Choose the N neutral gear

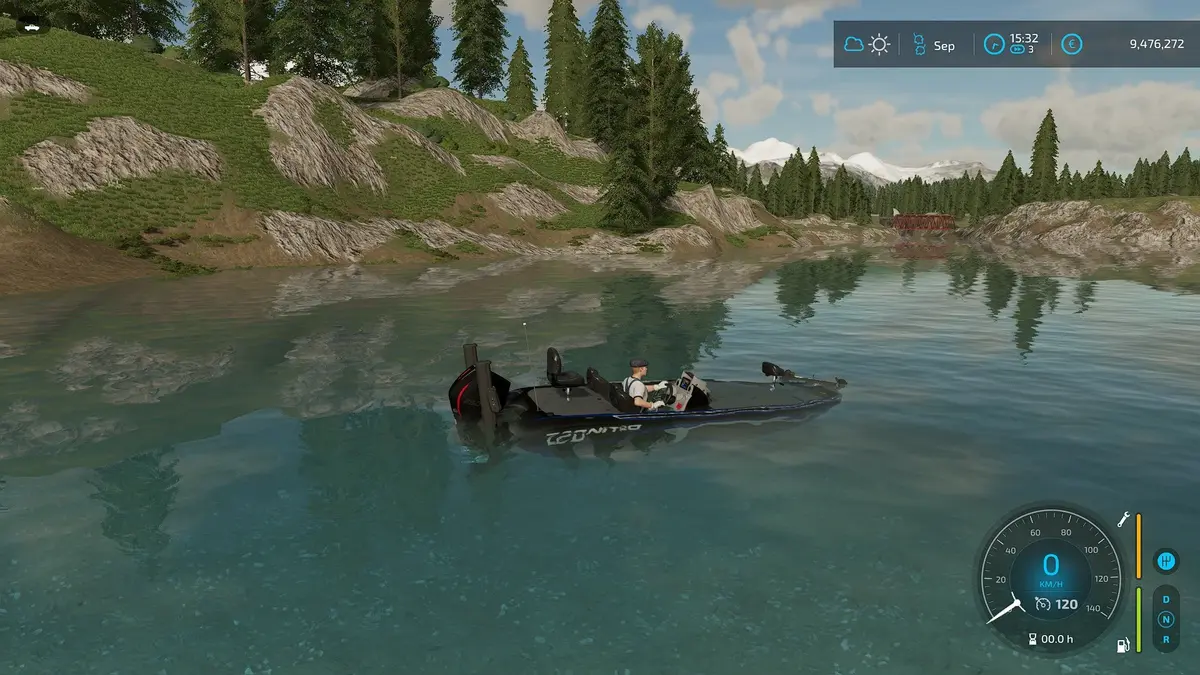(1165, 619)
